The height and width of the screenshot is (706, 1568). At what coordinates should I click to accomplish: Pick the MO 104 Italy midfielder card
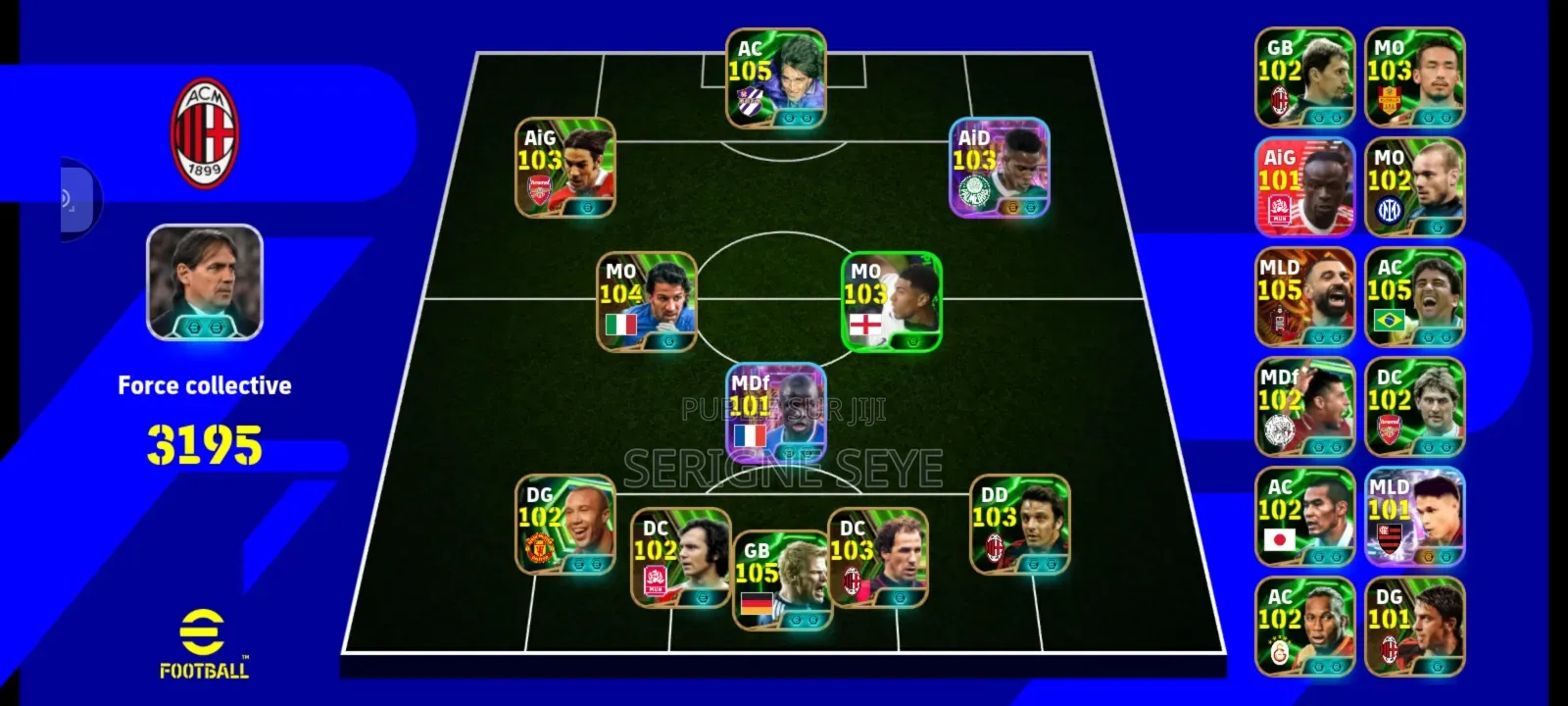point(648,302)
